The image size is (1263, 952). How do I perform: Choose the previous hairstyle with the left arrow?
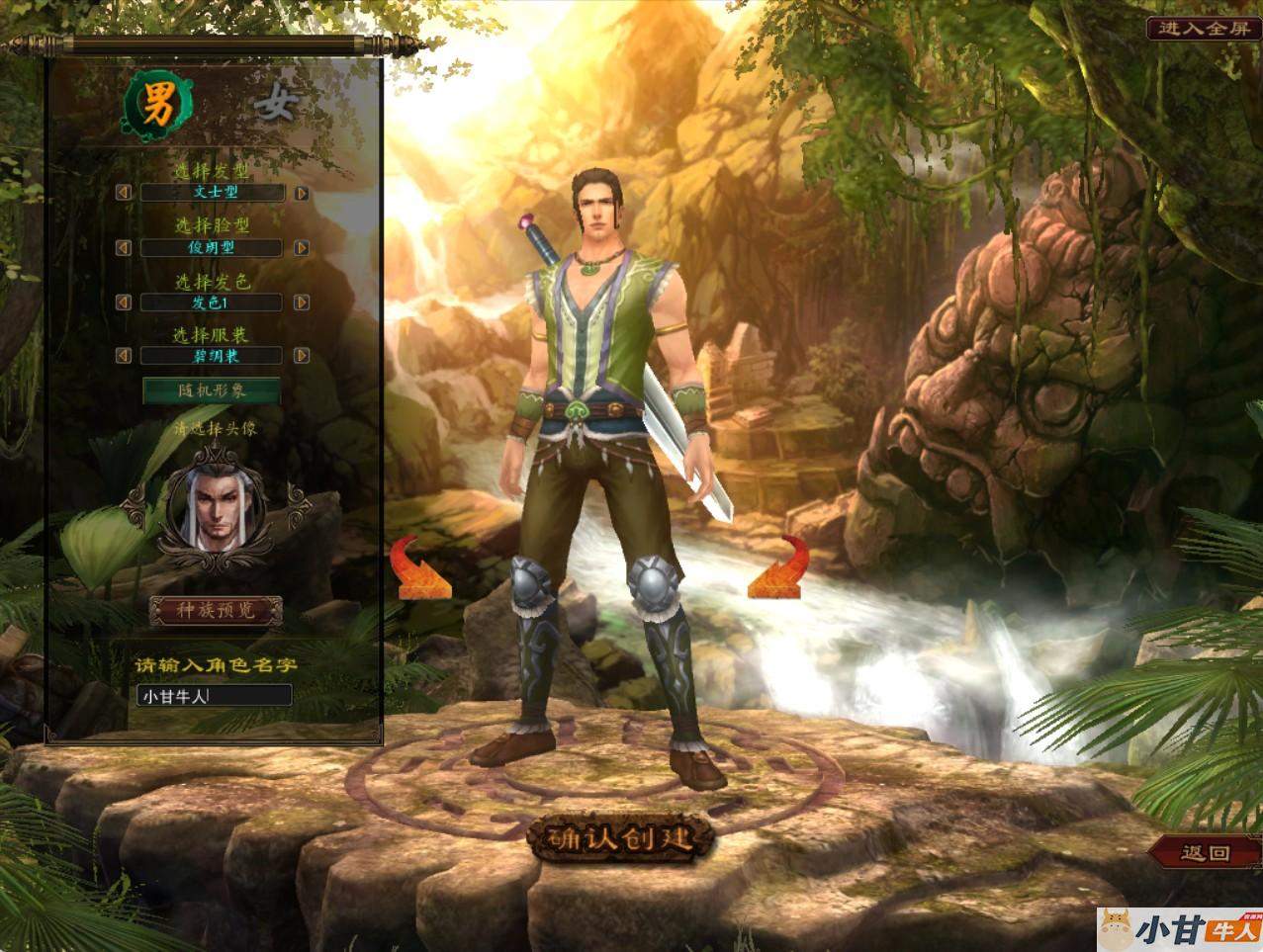tap(124, 193)
